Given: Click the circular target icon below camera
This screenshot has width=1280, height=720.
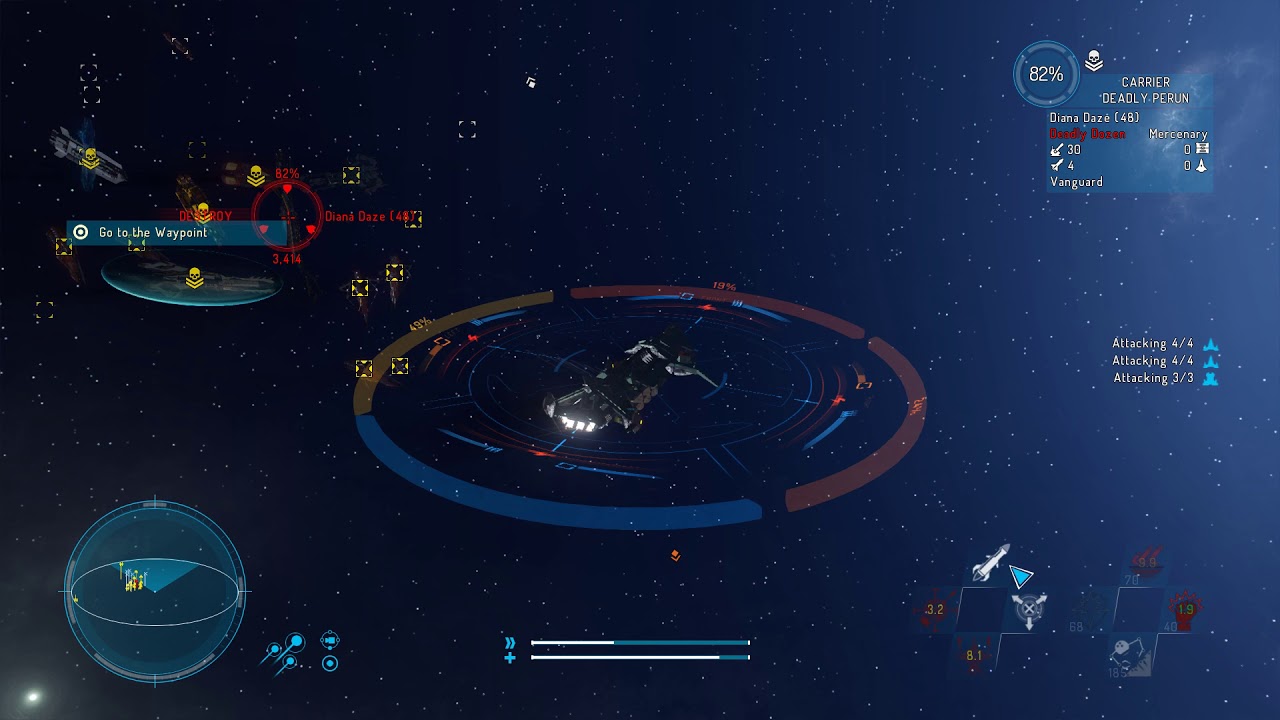Looking at the screenshot, I should [330, 663].
